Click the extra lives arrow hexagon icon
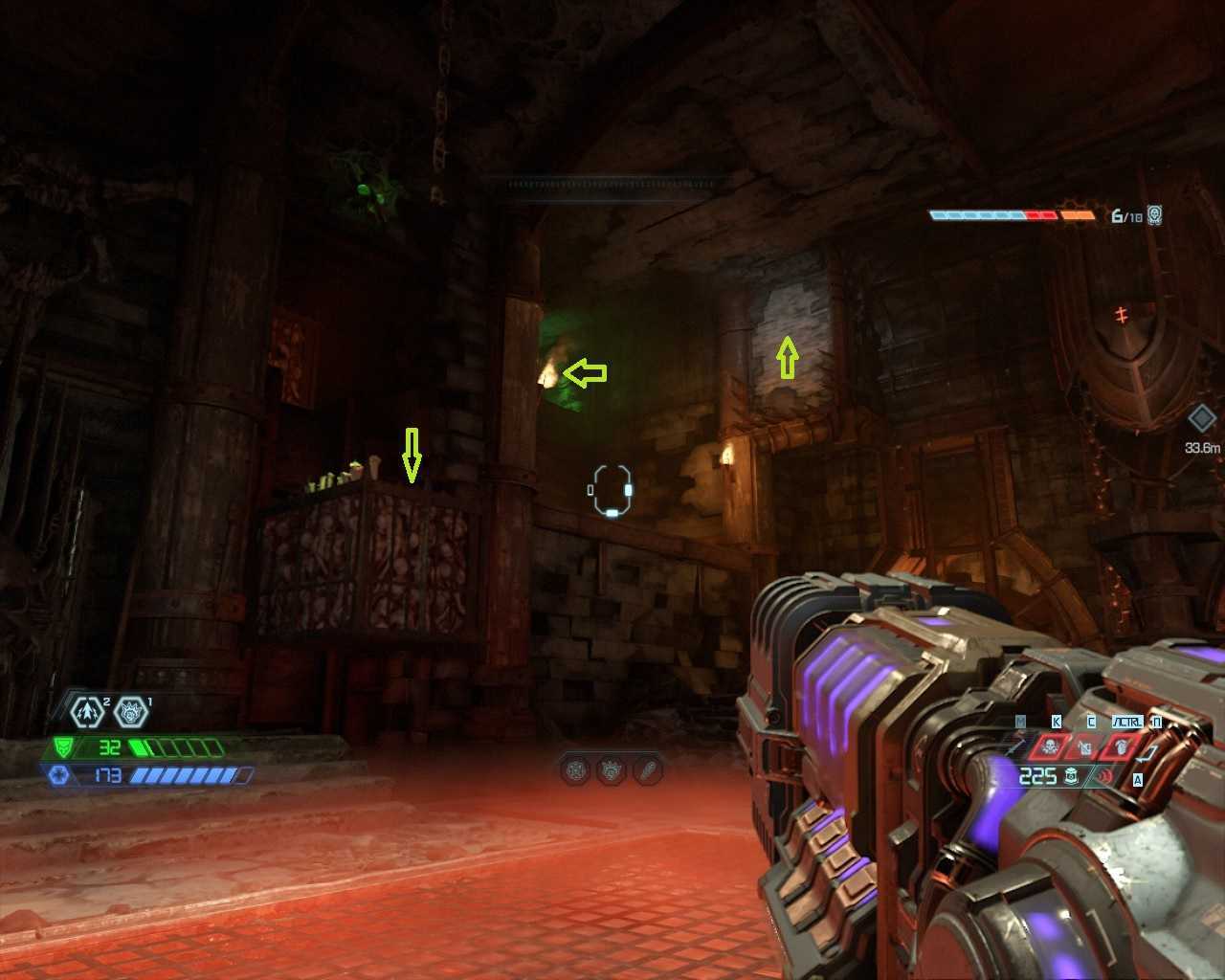This screenshot has width=1225, height=980. coord(88,711)
